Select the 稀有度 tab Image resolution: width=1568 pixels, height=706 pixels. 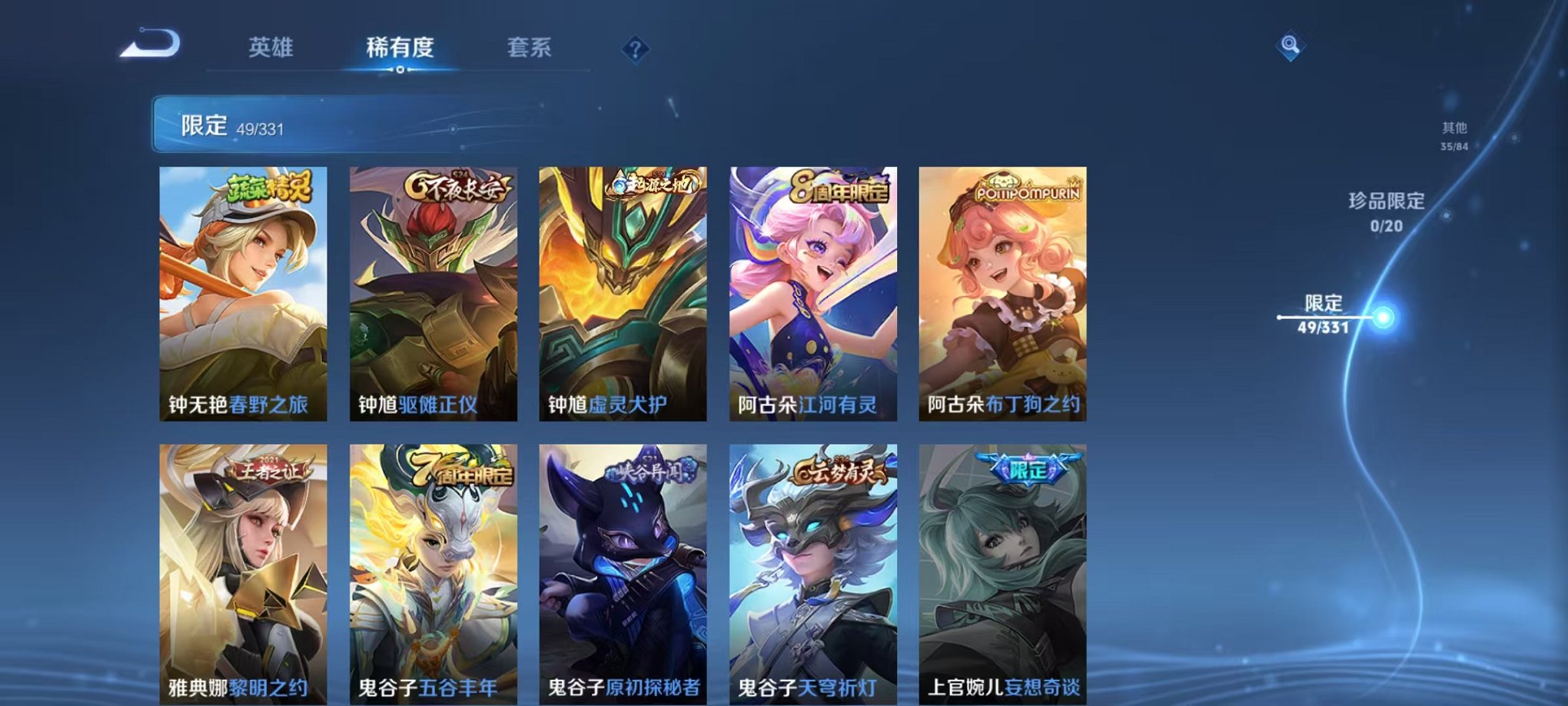coord(400,48)
